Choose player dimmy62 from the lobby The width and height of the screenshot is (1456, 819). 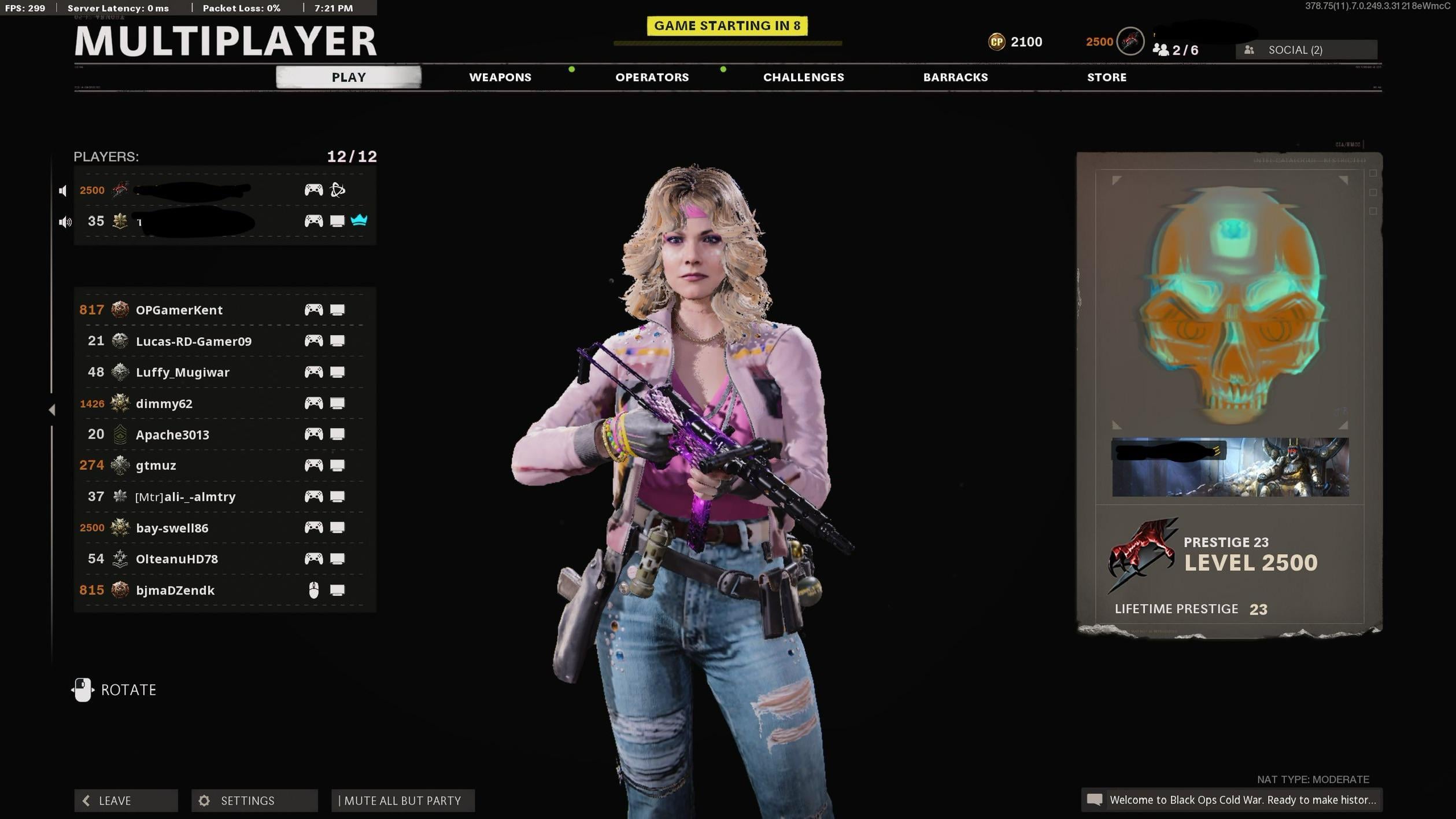(x=164, y=404)
